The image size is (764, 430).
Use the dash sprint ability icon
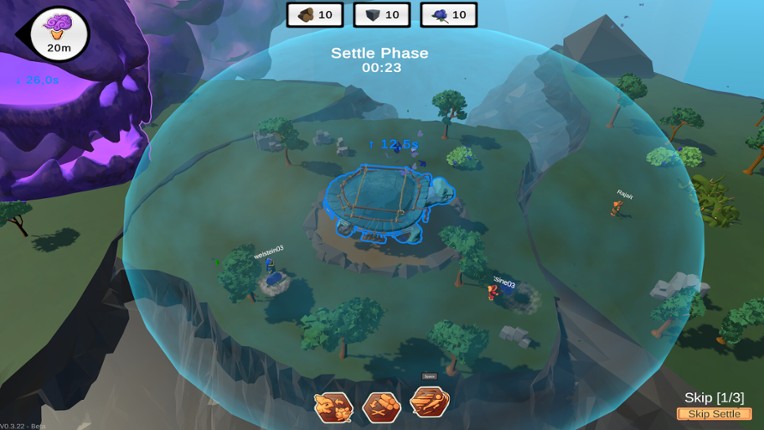pos(430,402)
